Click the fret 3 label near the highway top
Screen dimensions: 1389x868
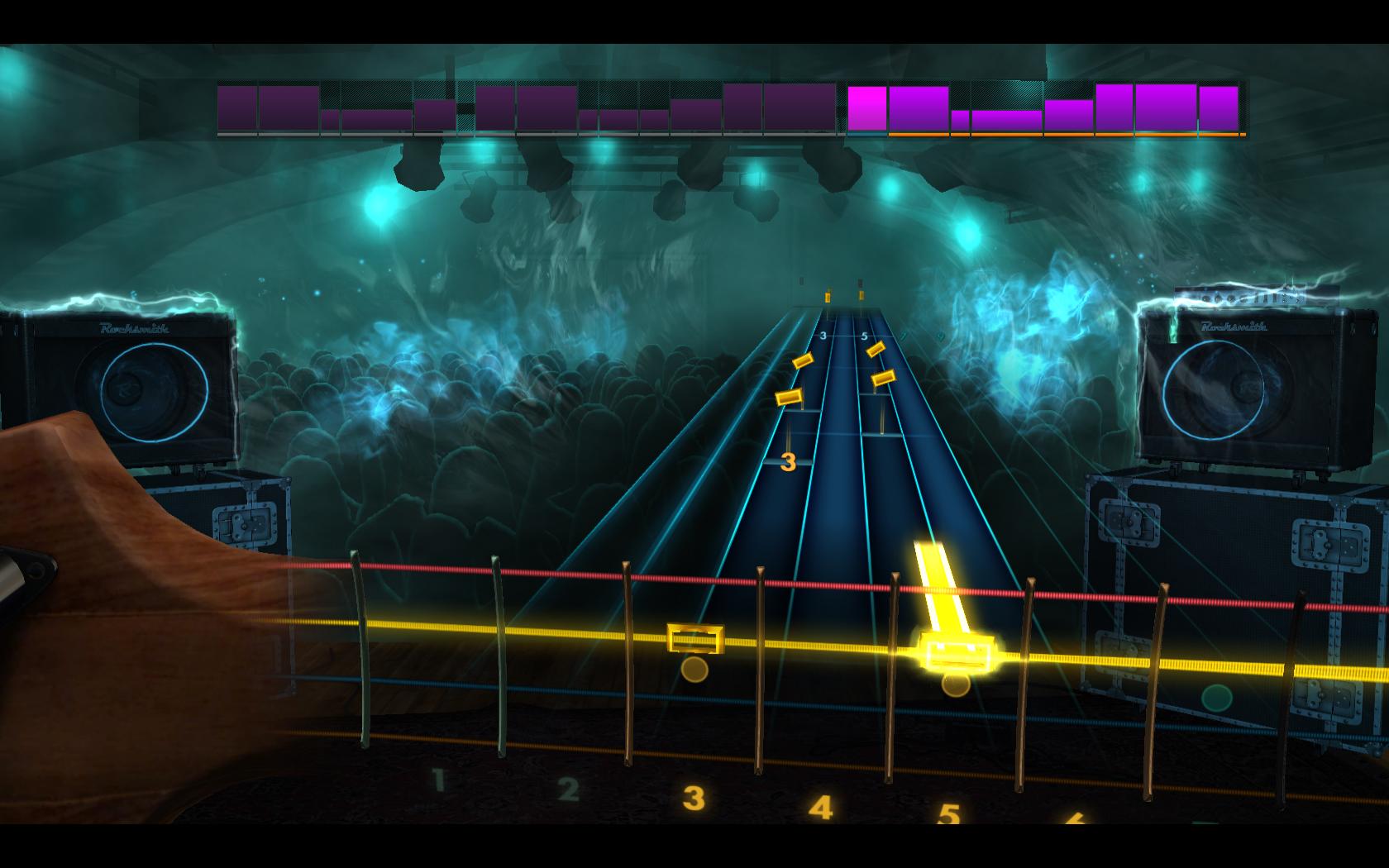coord(823,334)
